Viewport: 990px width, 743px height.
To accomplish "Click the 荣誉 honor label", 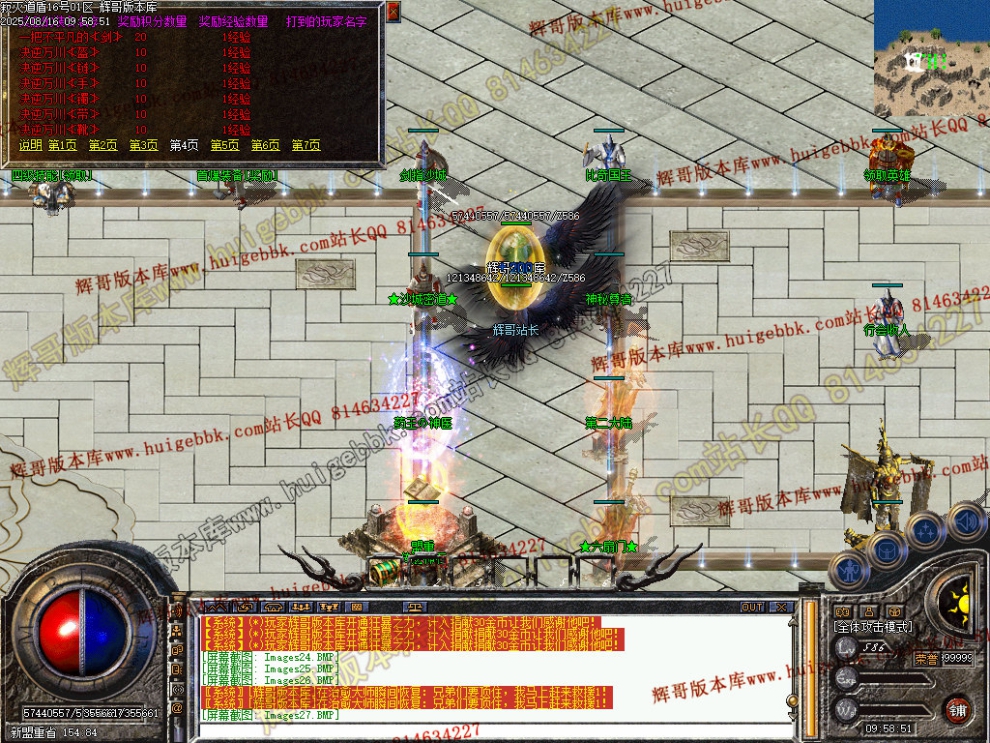I will pyautogui.click(x=927, y=658).
